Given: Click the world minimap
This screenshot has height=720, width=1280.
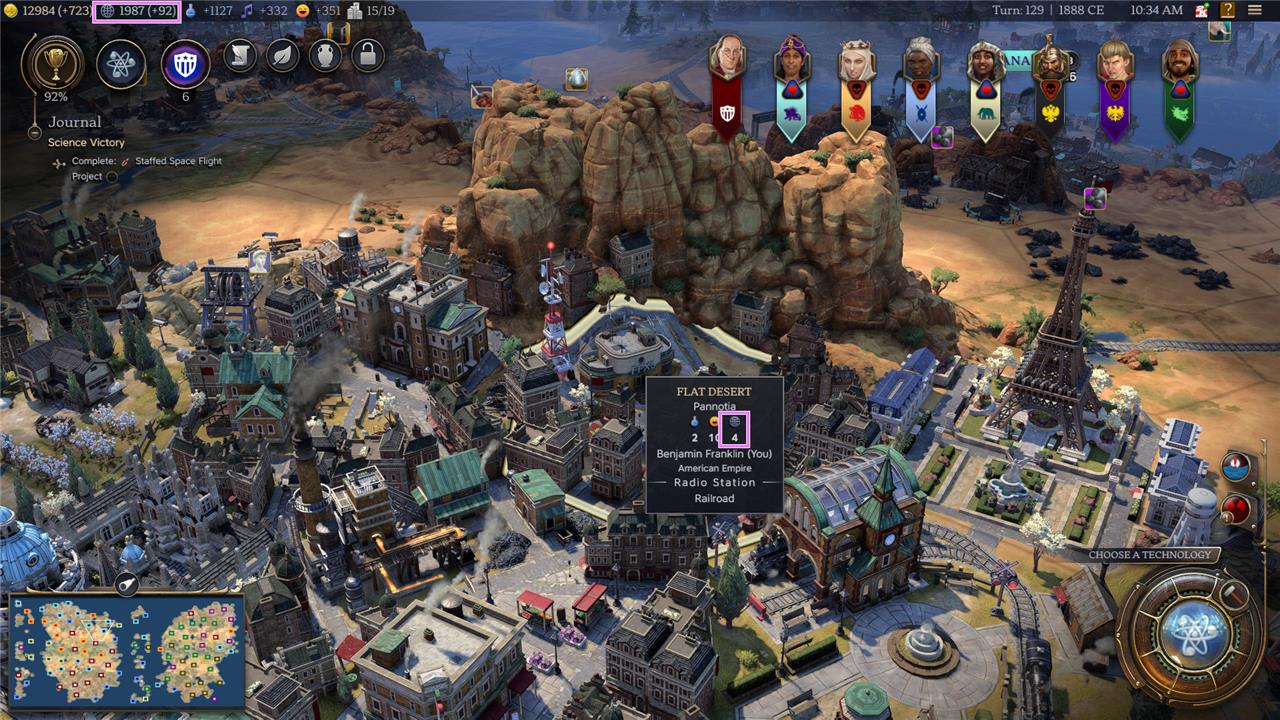Looking at the screenshot, I should pyautogui.click(x=126, y=650).
